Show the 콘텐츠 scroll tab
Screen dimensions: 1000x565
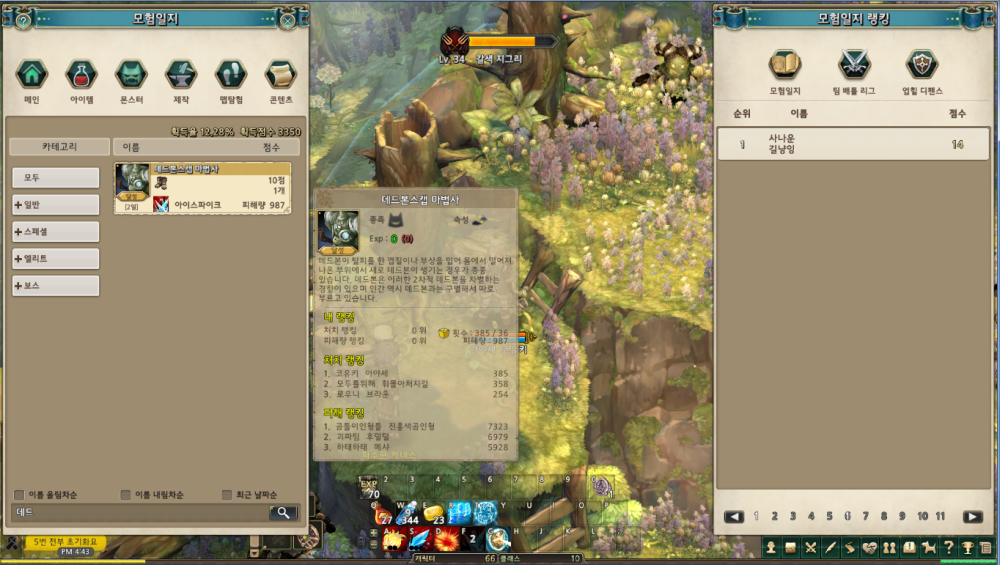click(281, 75)
